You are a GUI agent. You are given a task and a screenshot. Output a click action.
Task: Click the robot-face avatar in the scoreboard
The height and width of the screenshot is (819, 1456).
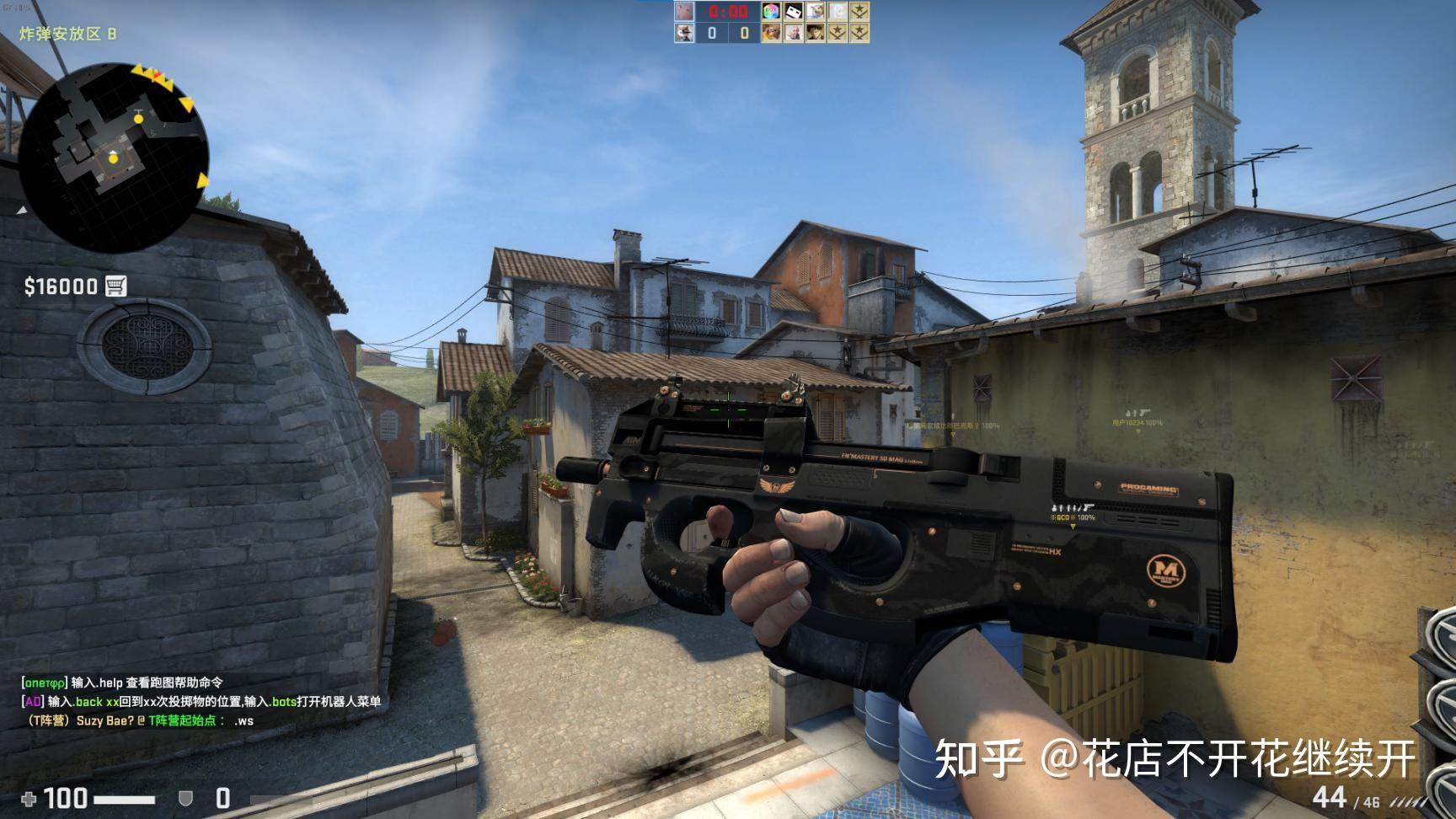point(793,13)
